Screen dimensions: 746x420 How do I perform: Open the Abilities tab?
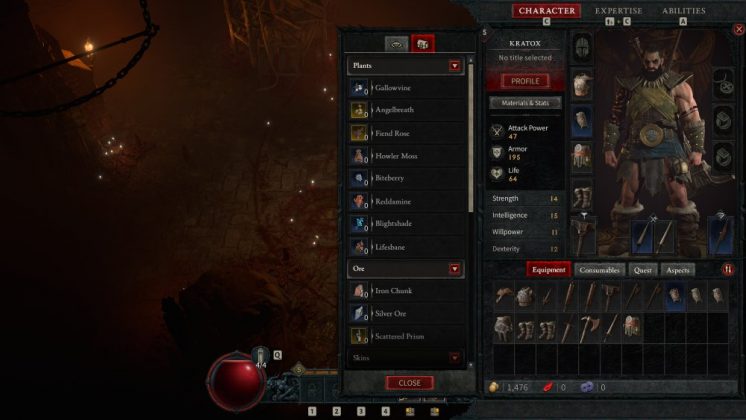pyautogui.click(x=683, y=11)
